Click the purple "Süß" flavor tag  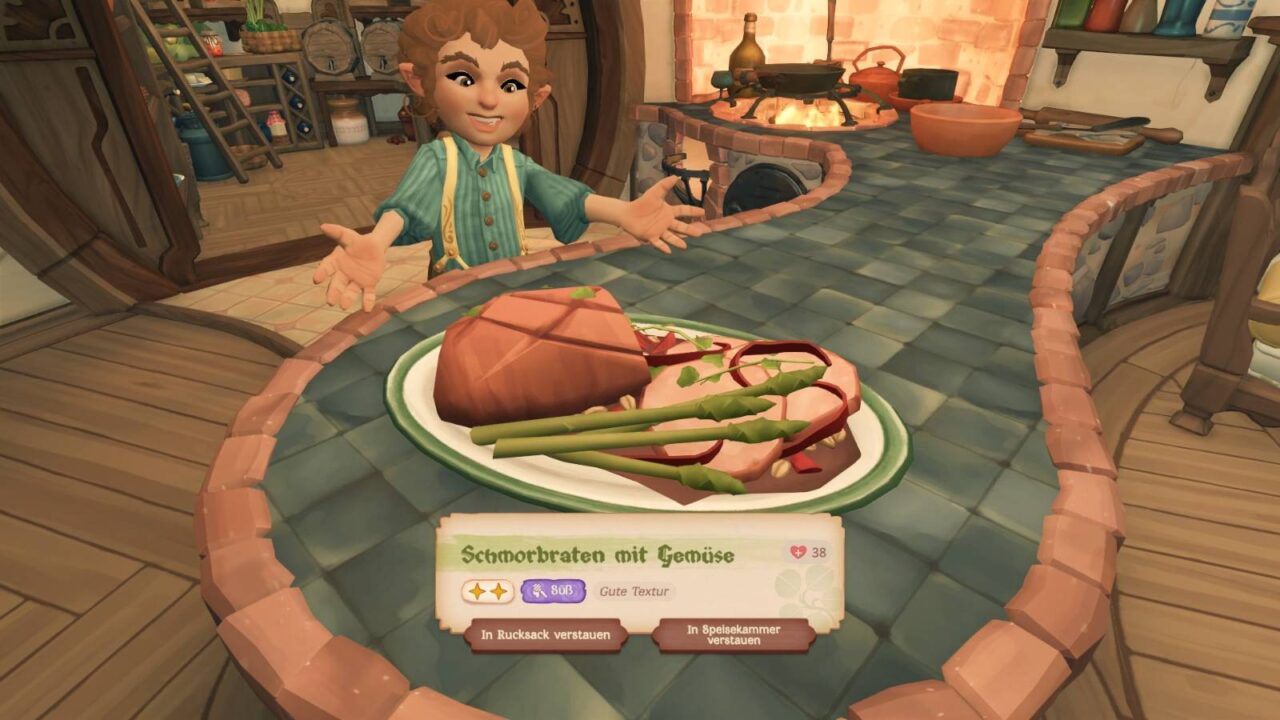[x=552, y=591]
